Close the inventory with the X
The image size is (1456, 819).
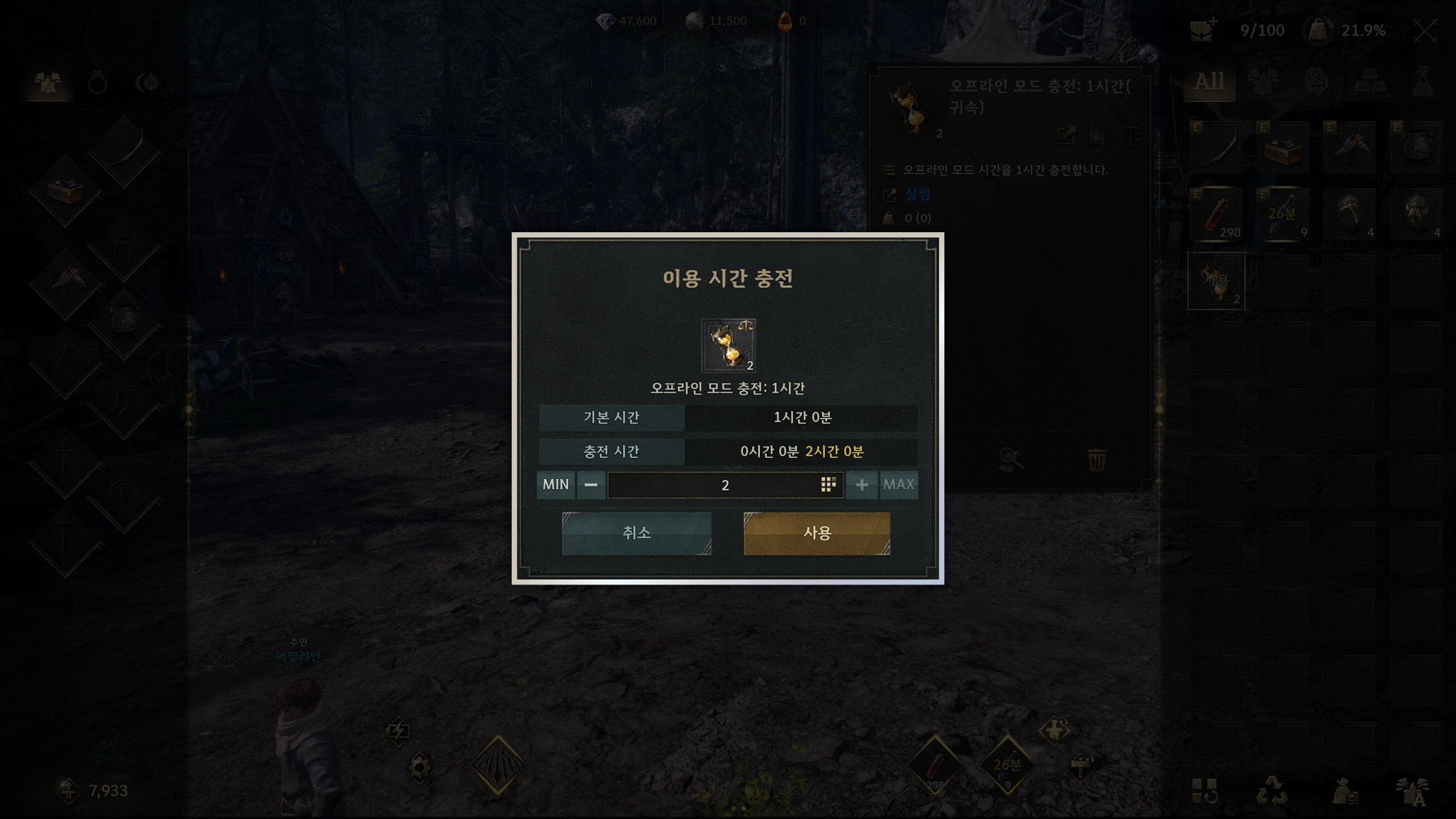point(1425,31)
